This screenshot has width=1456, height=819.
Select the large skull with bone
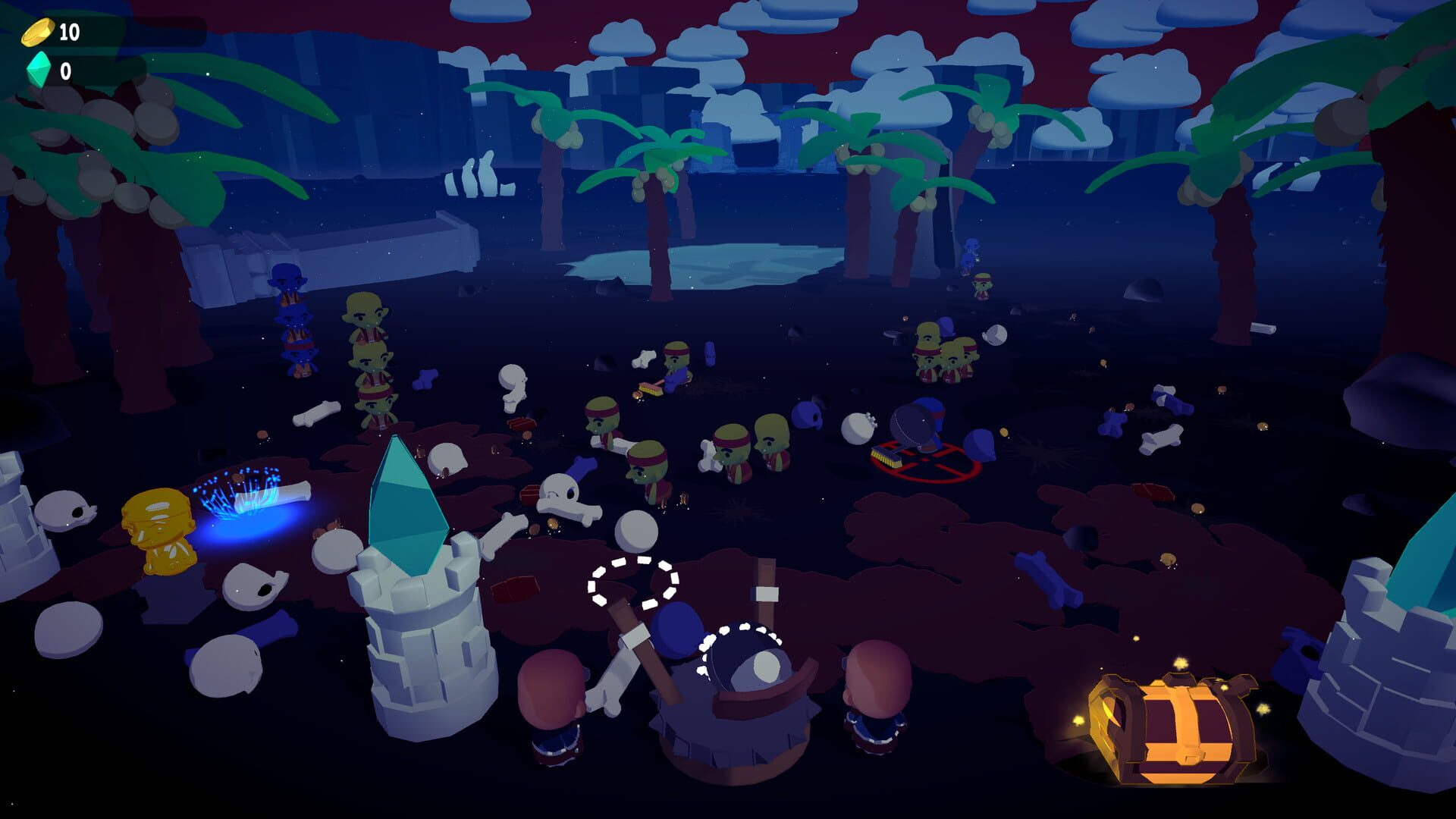pyautogui.click(x=561, y=493)
